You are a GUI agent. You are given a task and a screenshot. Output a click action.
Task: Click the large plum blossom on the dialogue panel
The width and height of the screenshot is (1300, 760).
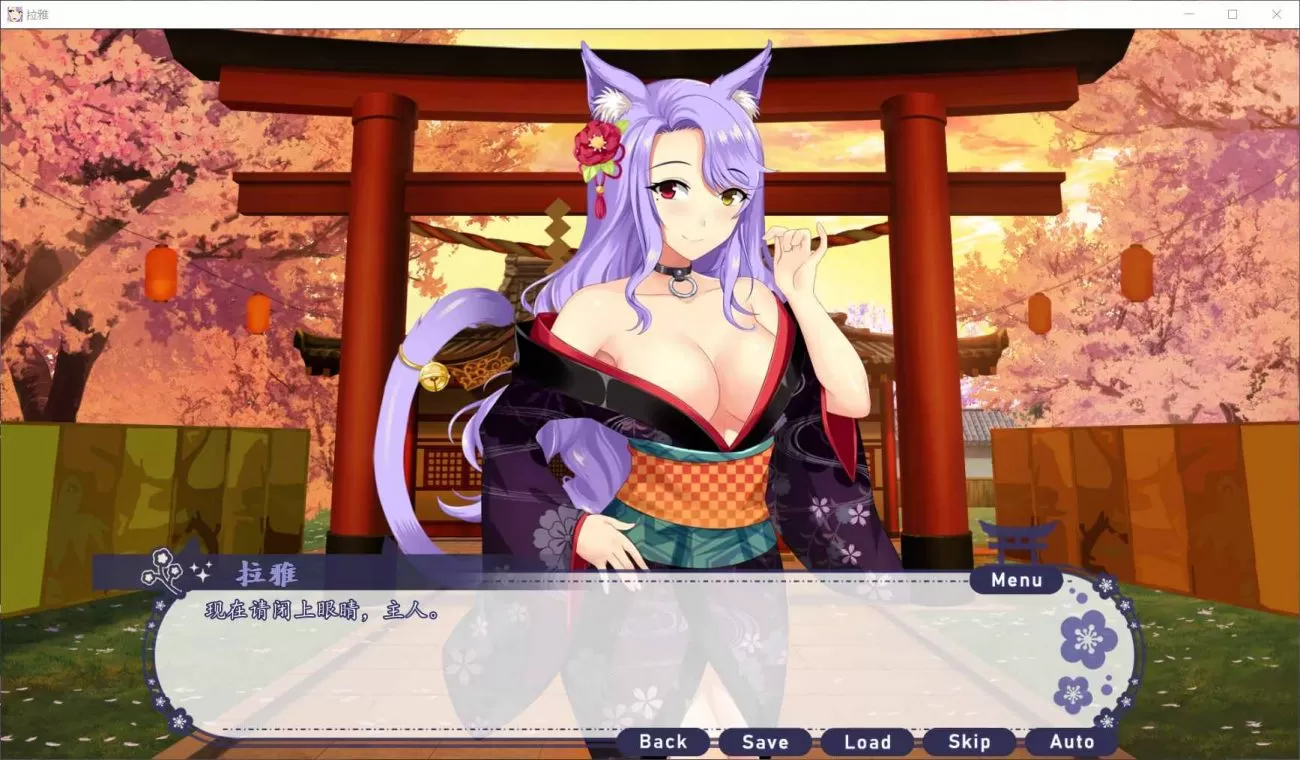[x=1087, y=639]
